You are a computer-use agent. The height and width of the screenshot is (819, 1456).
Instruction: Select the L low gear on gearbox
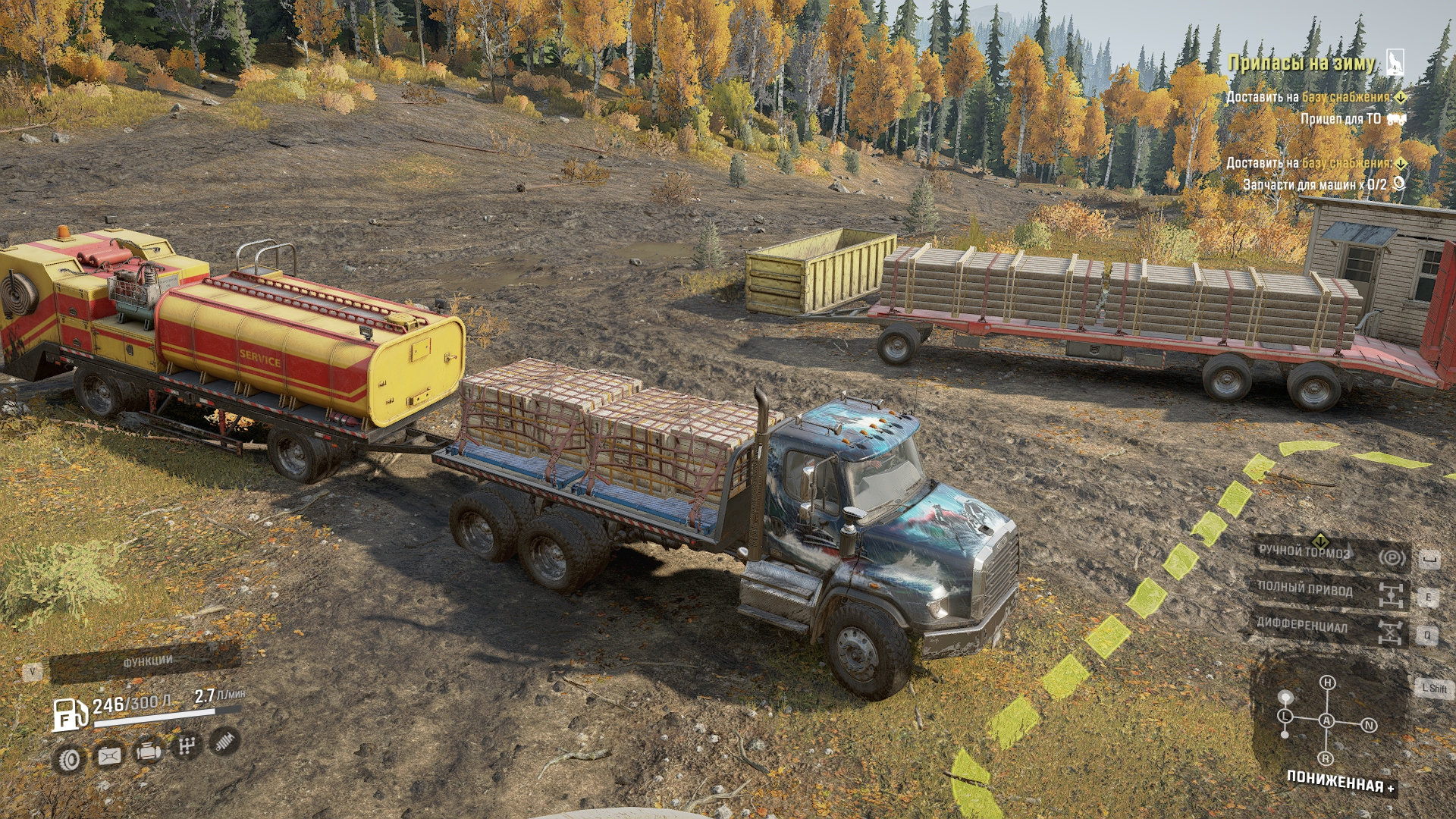pyautogui.click(x=1285, y=717)
